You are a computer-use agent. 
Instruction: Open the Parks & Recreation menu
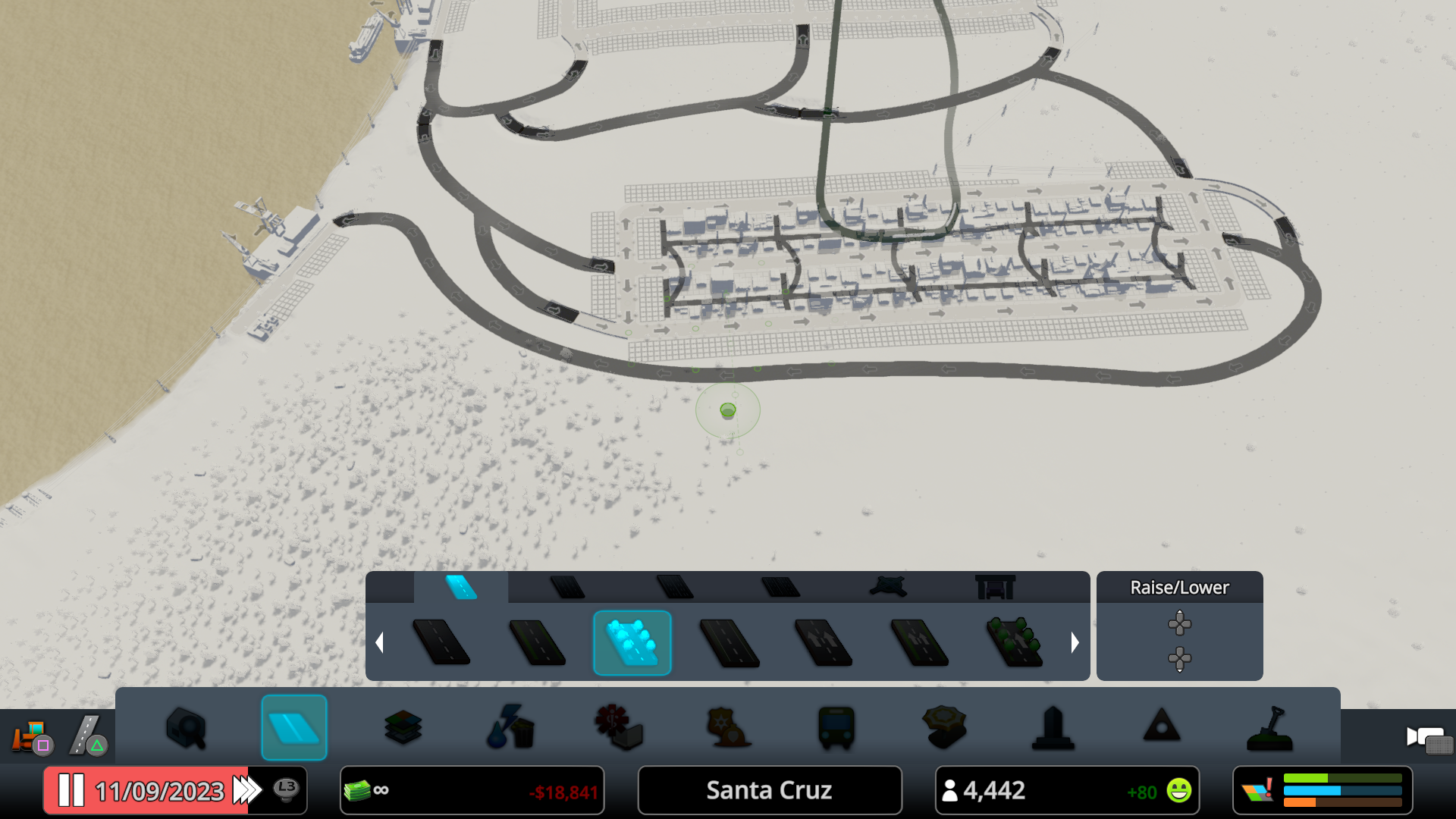pyautogui.click(x=943, y=728)
